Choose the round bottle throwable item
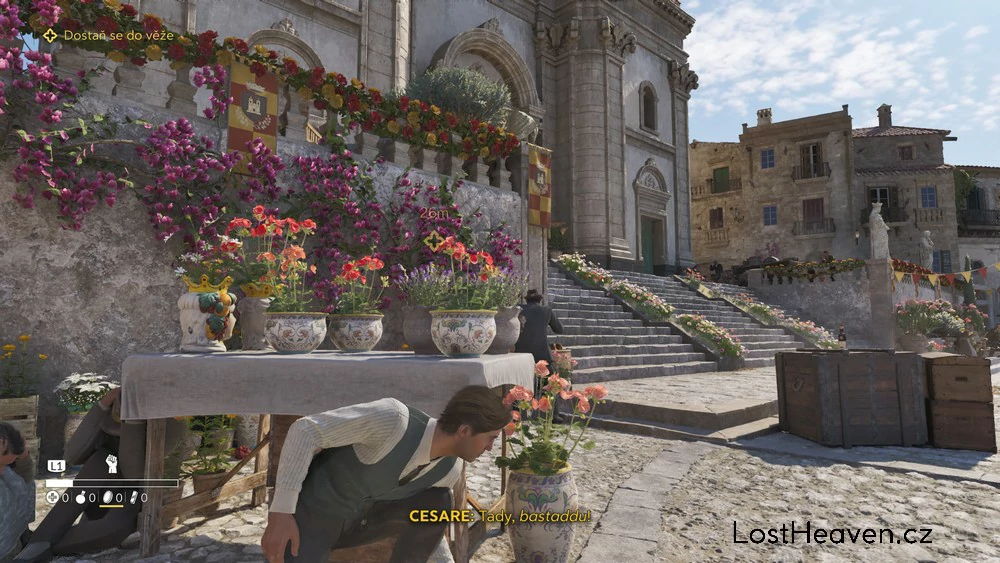Screen dimensions: 1000x563 tap(81, 497)
